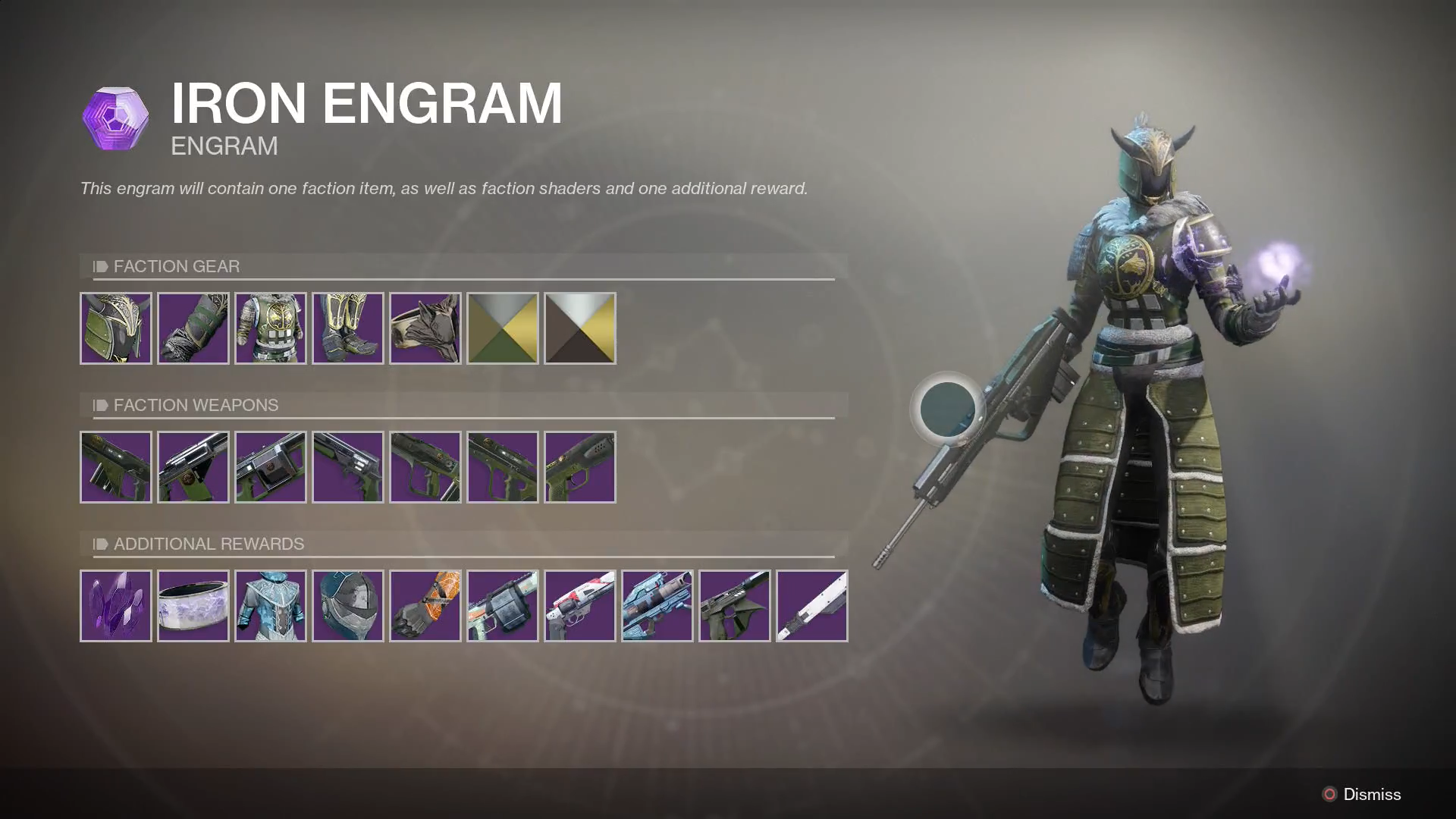
Task: Pick the wolf-head class item
Action: pos(425,328)
